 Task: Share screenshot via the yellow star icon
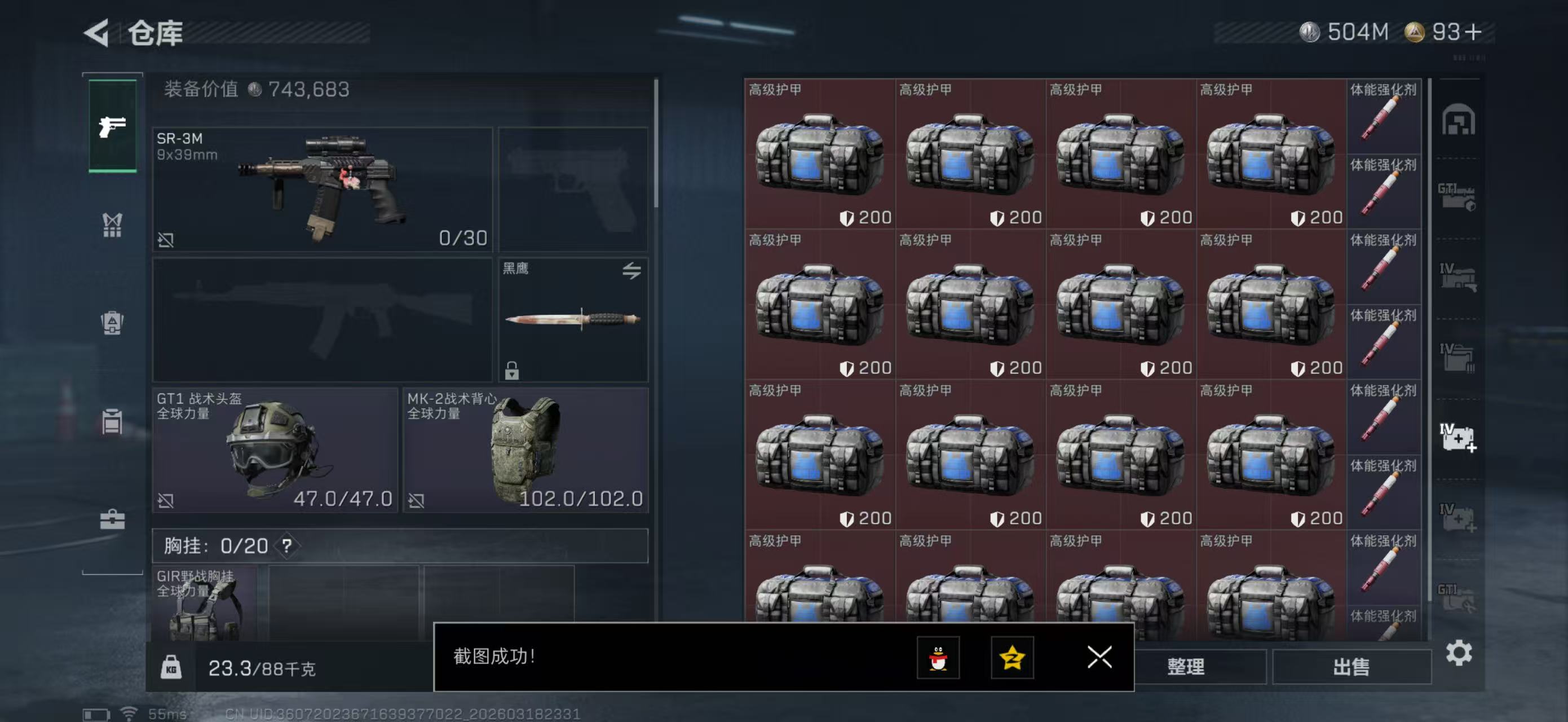[1012, 658]
